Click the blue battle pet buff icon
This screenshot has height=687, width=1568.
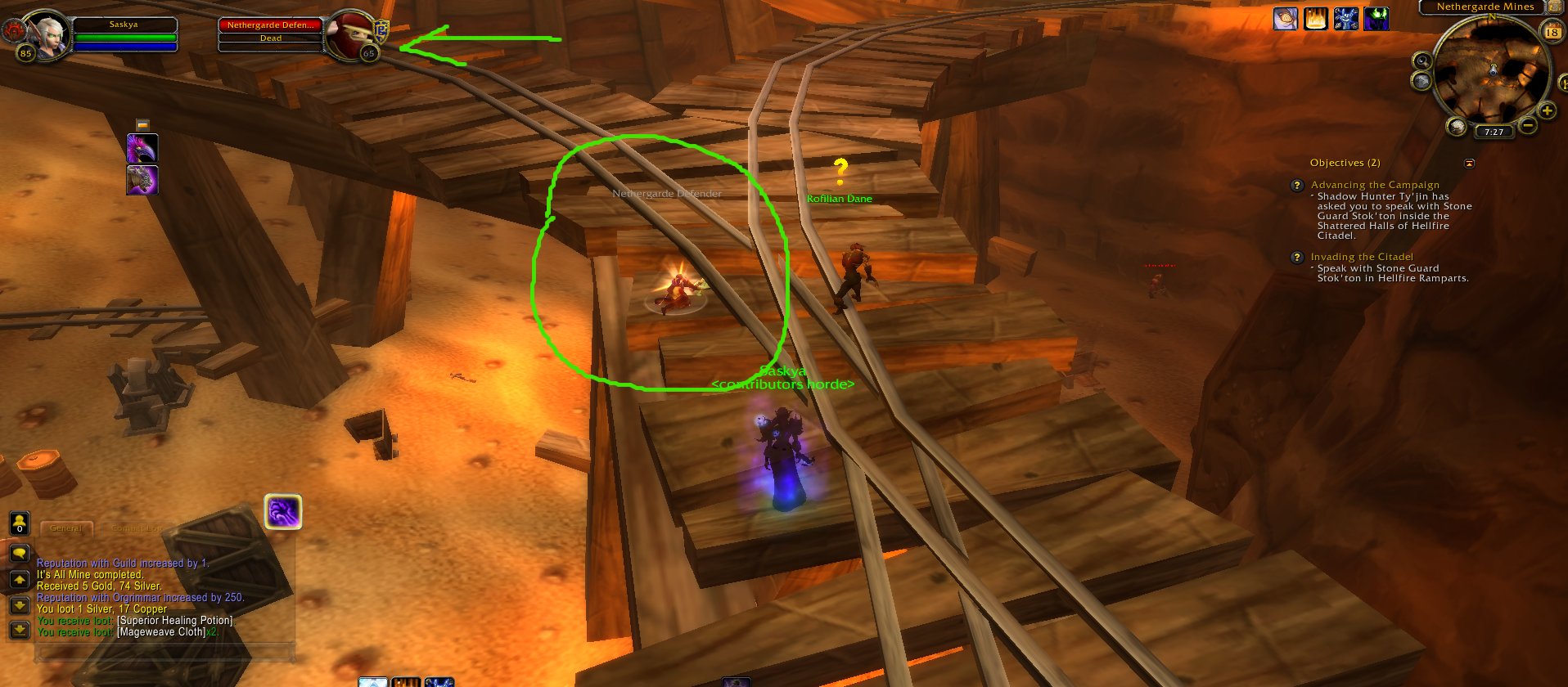[1345, 19]
